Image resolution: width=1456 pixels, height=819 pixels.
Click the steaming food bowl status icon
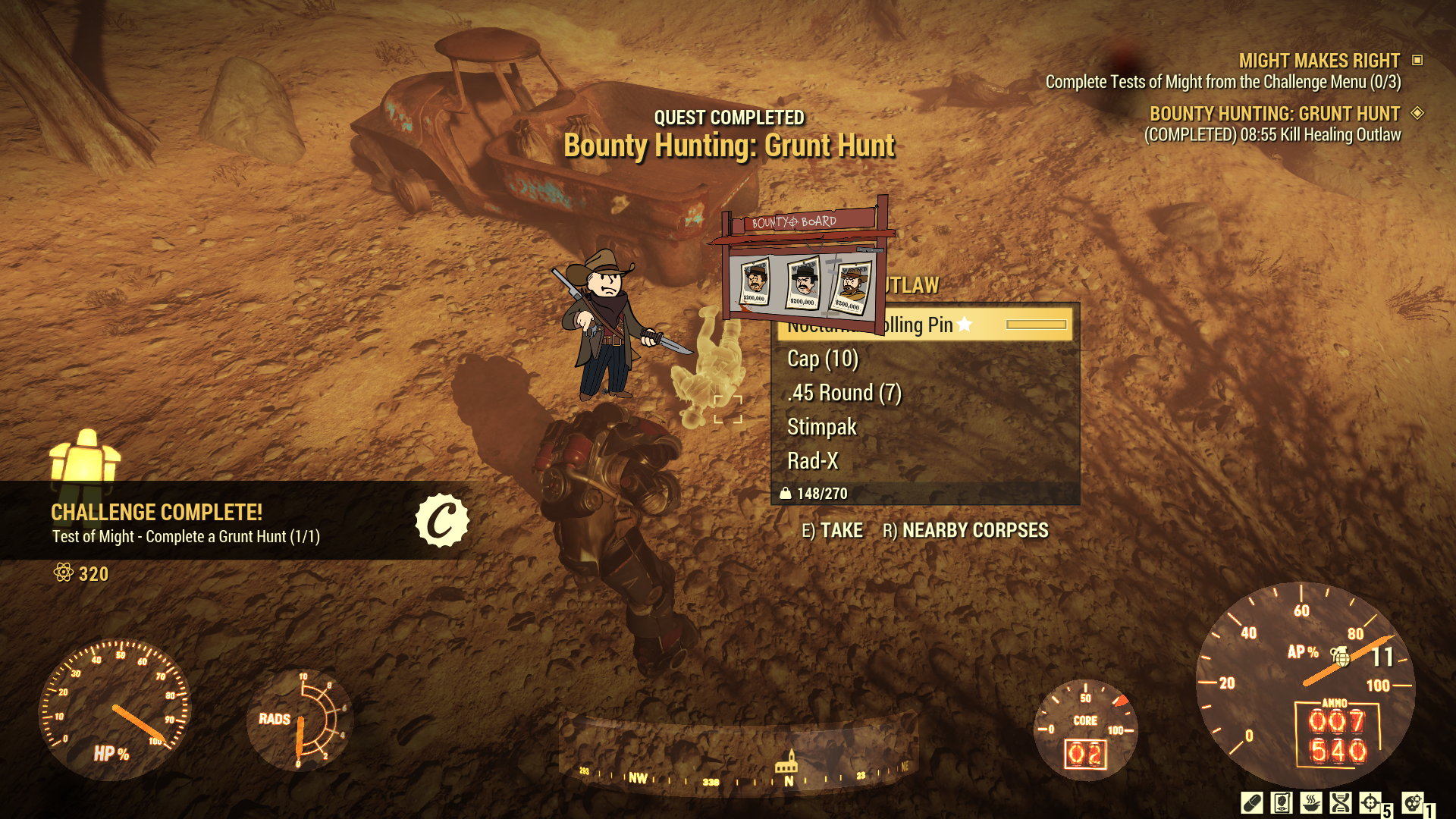(x=1311, y=802)
